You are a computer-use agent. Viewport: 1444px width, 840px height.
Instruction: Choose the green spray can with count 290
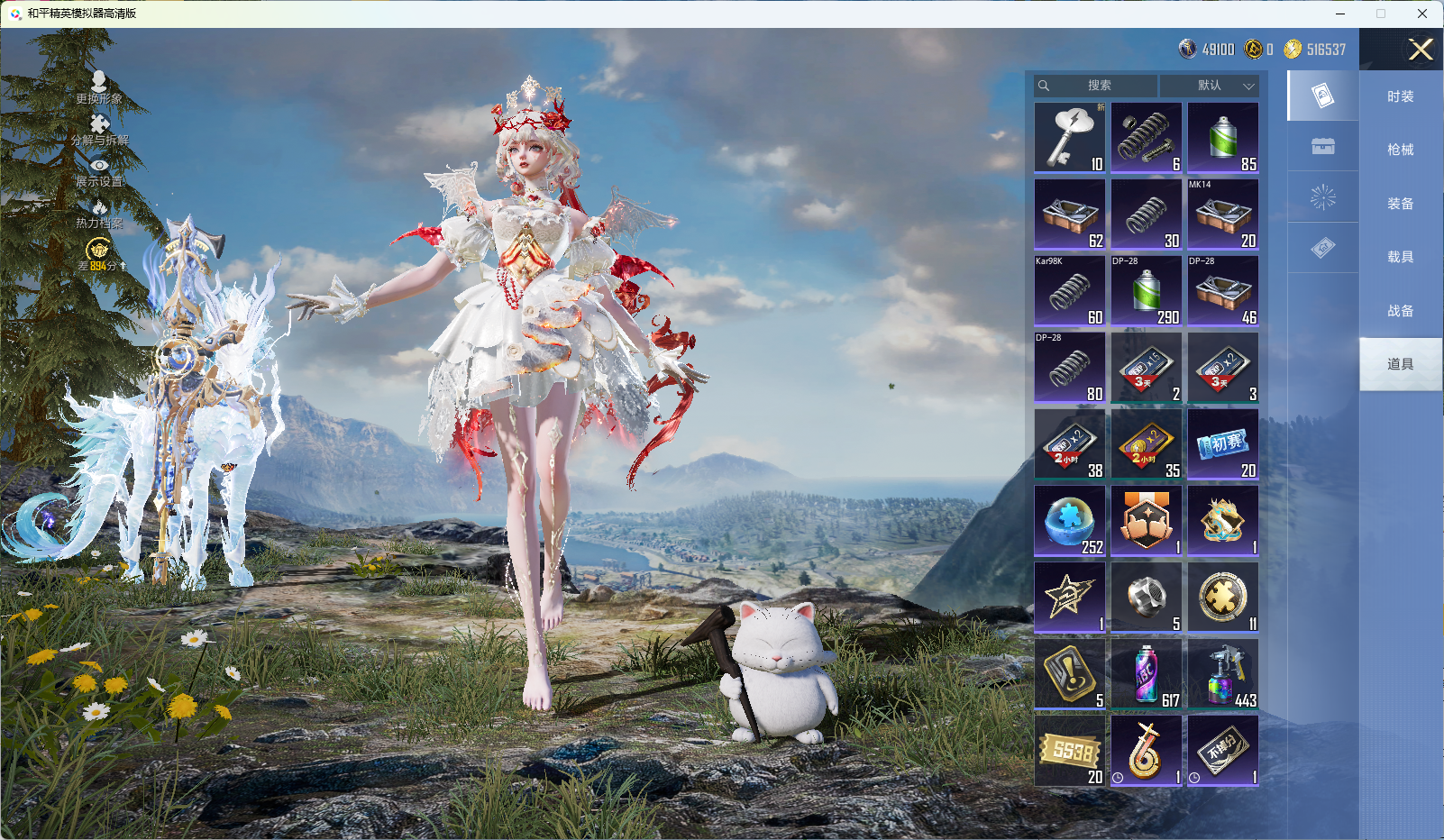coord(1147,290)
